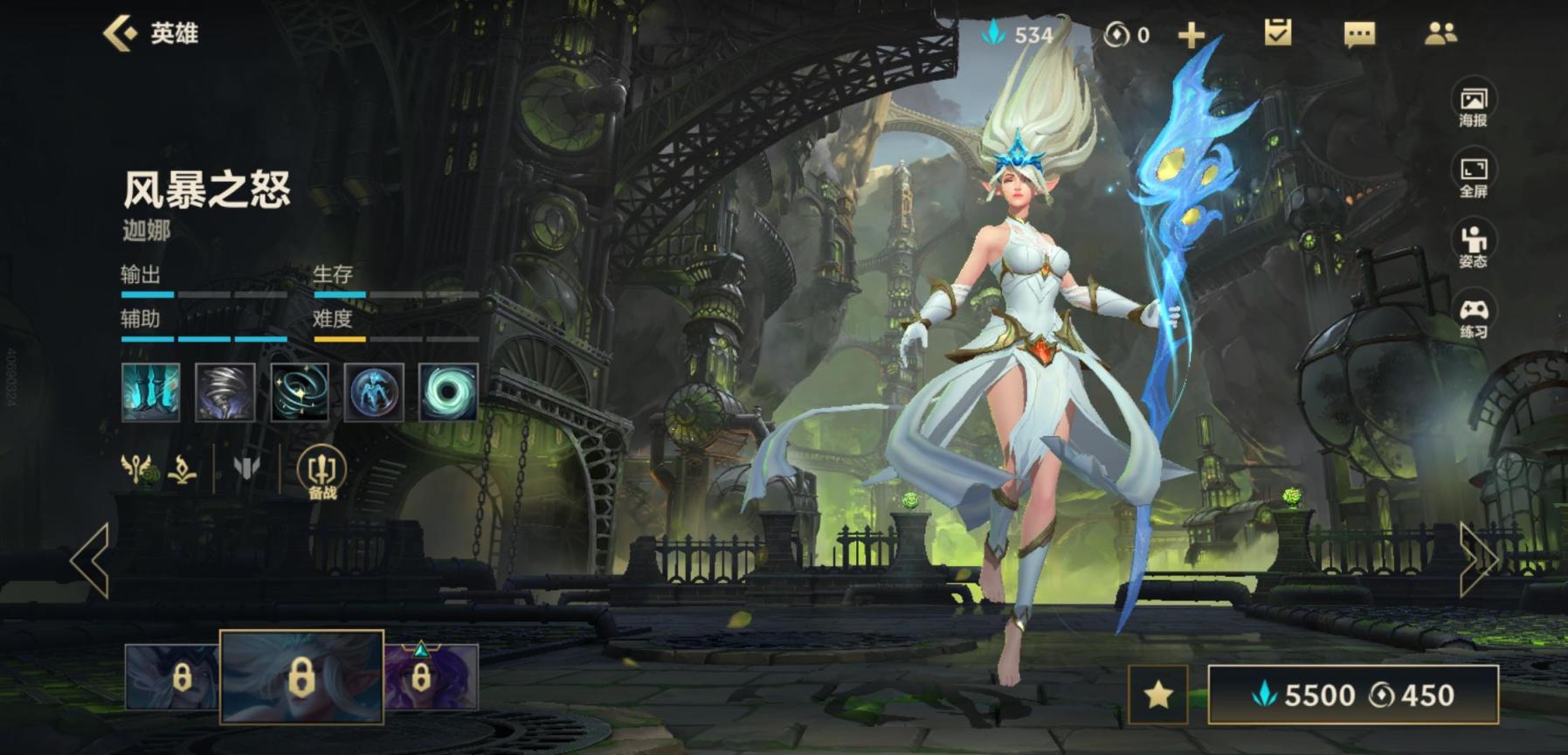1568x755 pixels.
Task: Select the glowing figure shield ability icon
Action: click(x=374, y=392)
